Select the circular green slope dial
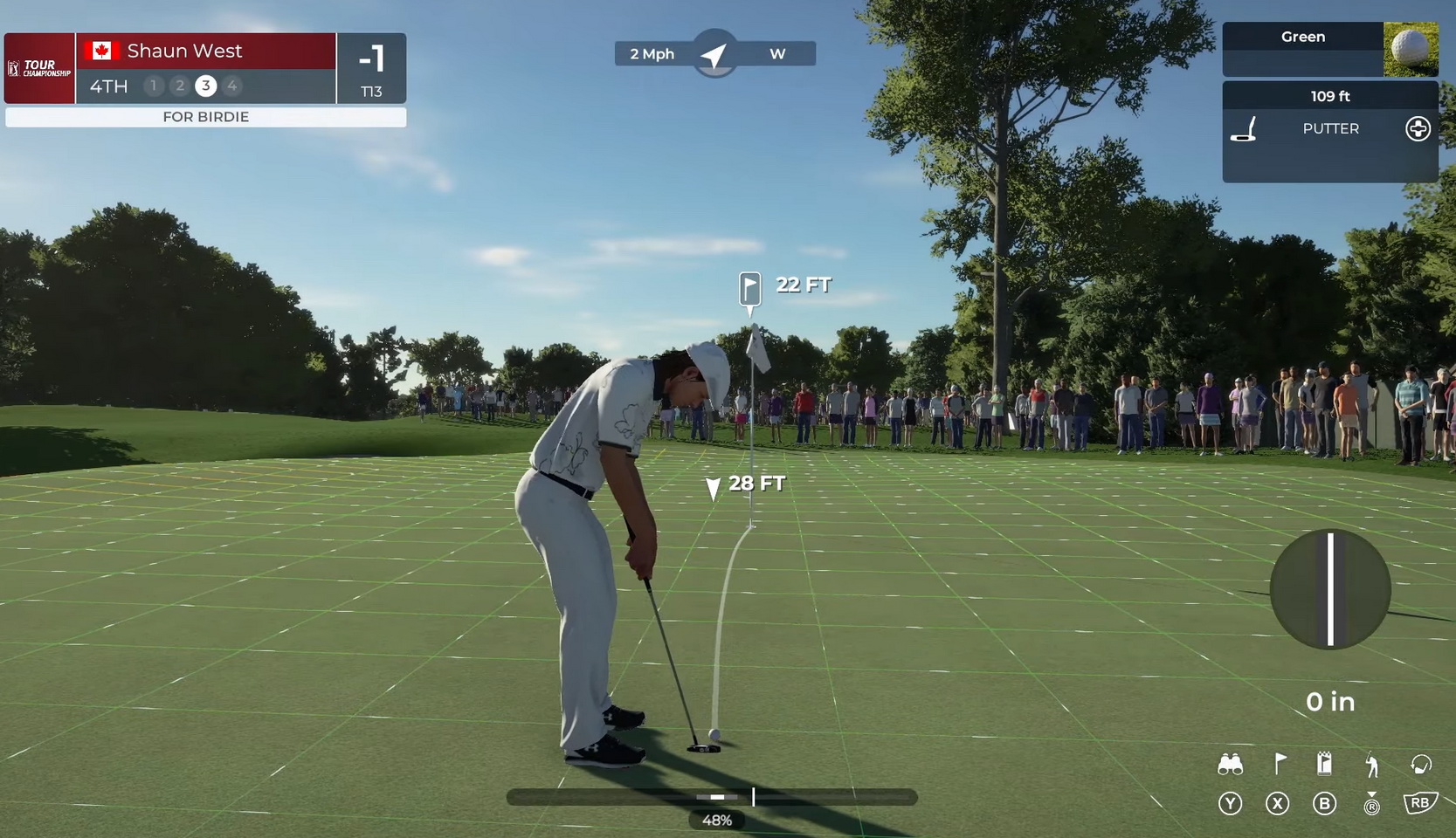Viewport: 1456px width, 838px height. point(1329,589)
